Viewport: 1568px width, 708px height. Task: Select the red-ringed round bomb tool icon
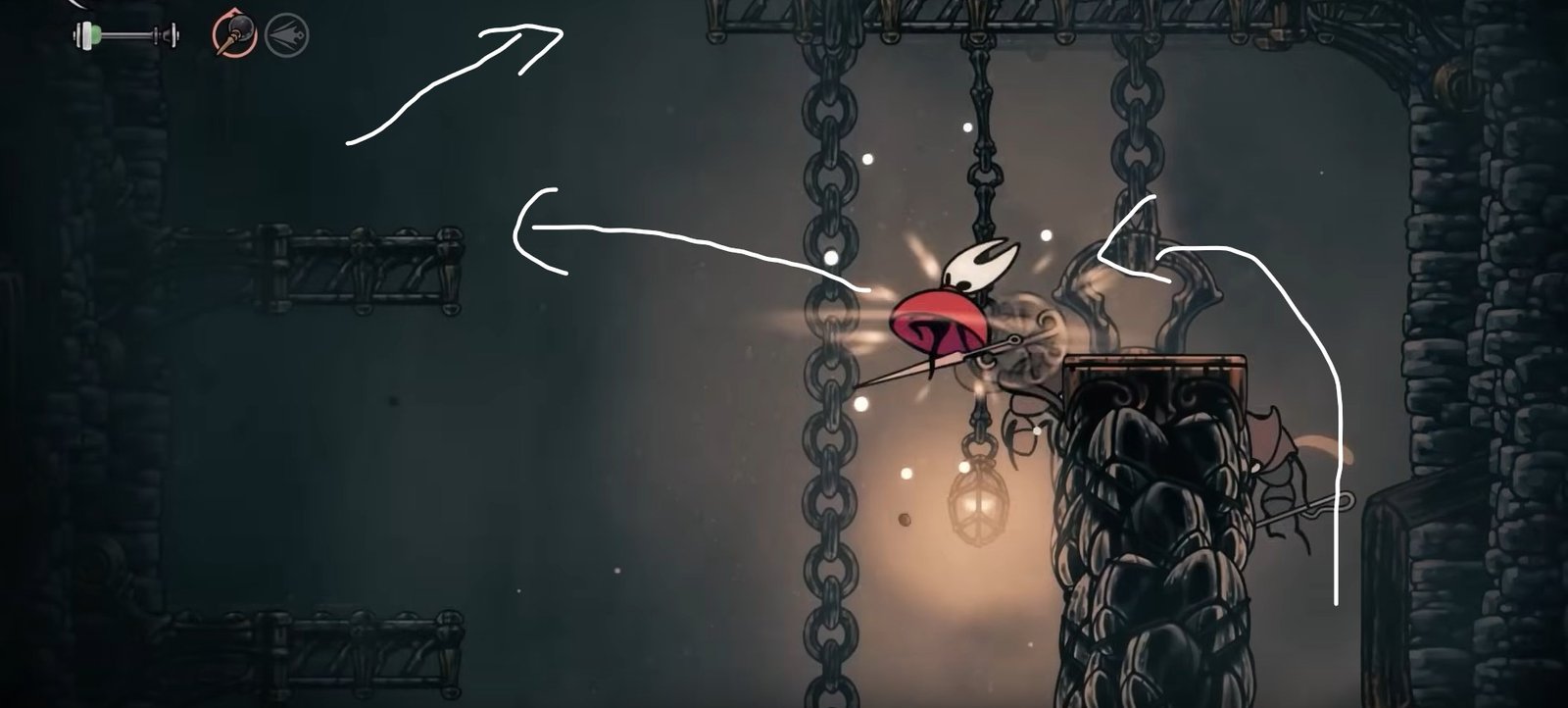[235, 37]
